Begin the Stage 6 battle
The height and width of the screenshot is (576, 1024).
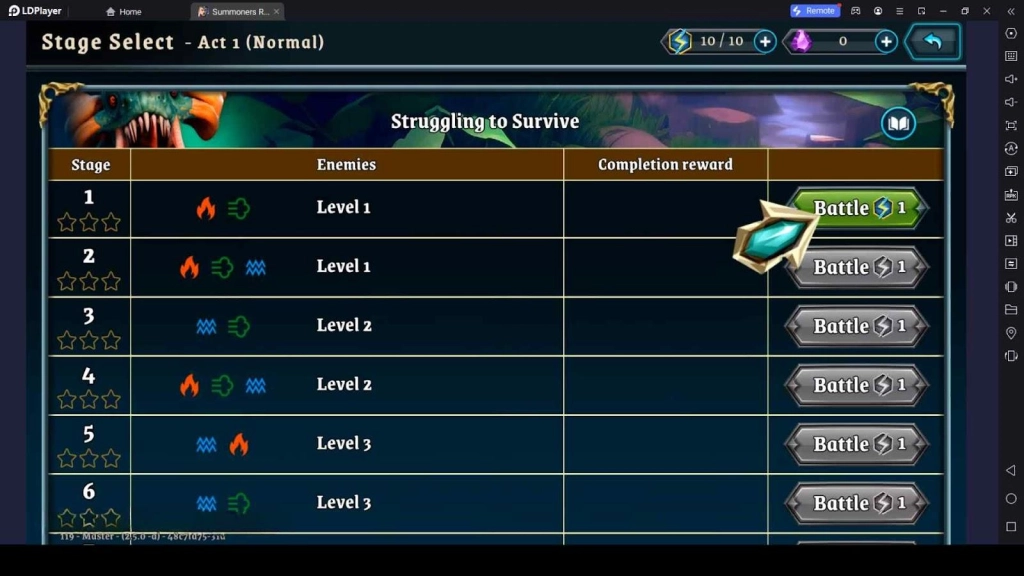tap(858, 503)
